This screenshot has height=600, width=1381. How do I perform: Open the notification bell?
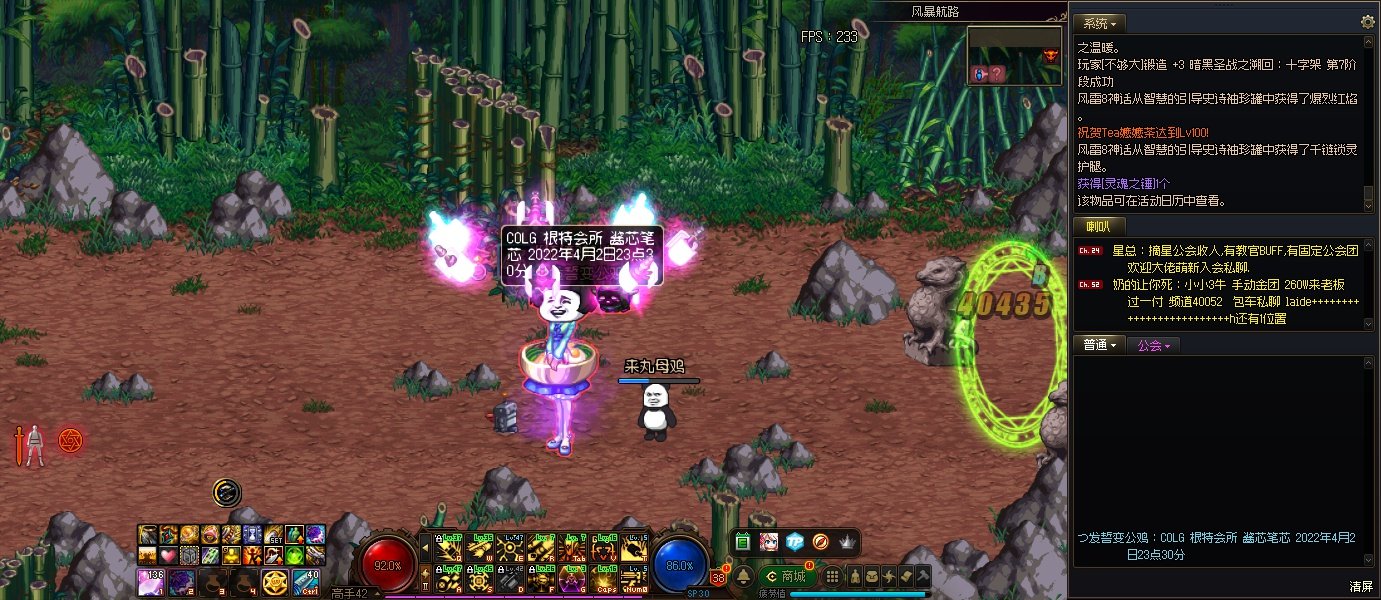(x=743, y=576)
